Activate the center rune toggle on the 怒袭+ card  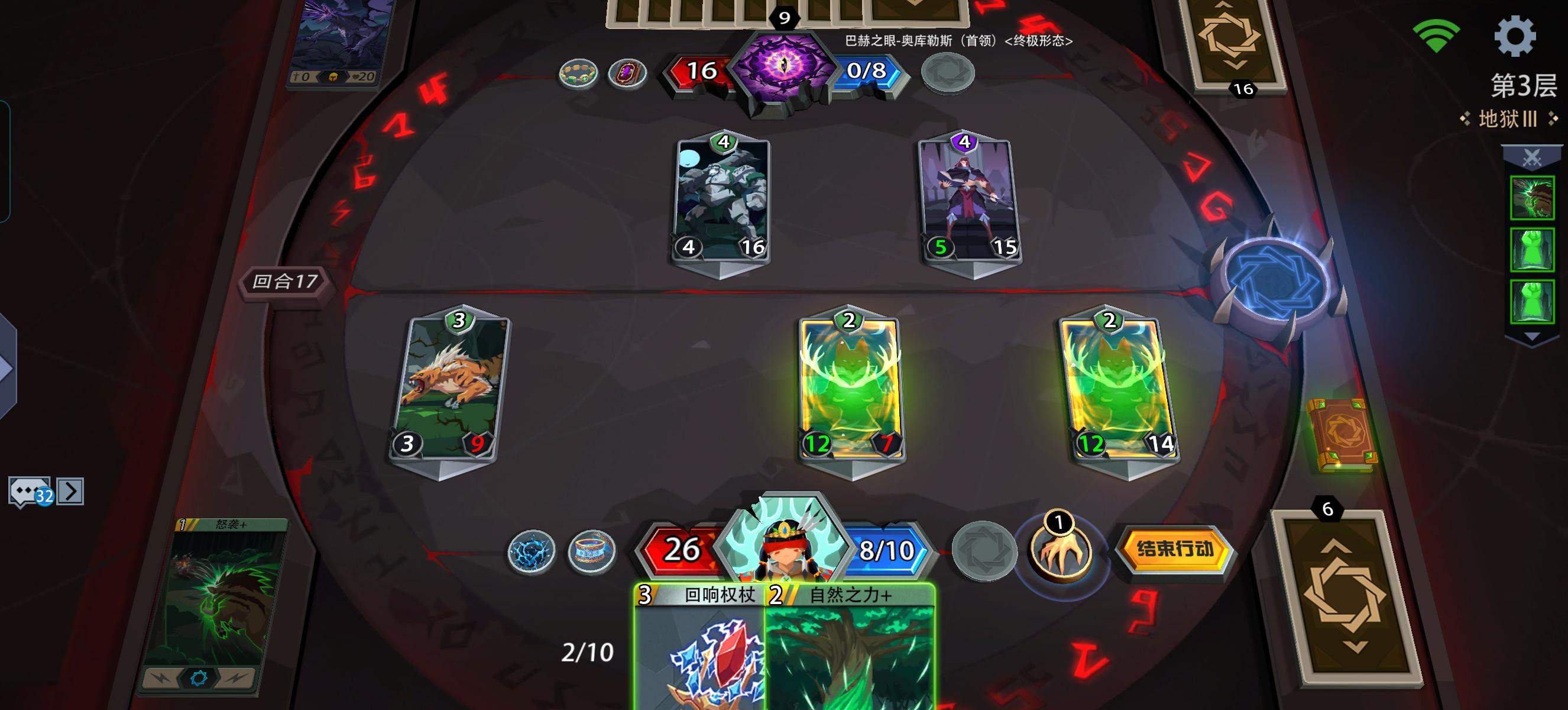[199, 678]
